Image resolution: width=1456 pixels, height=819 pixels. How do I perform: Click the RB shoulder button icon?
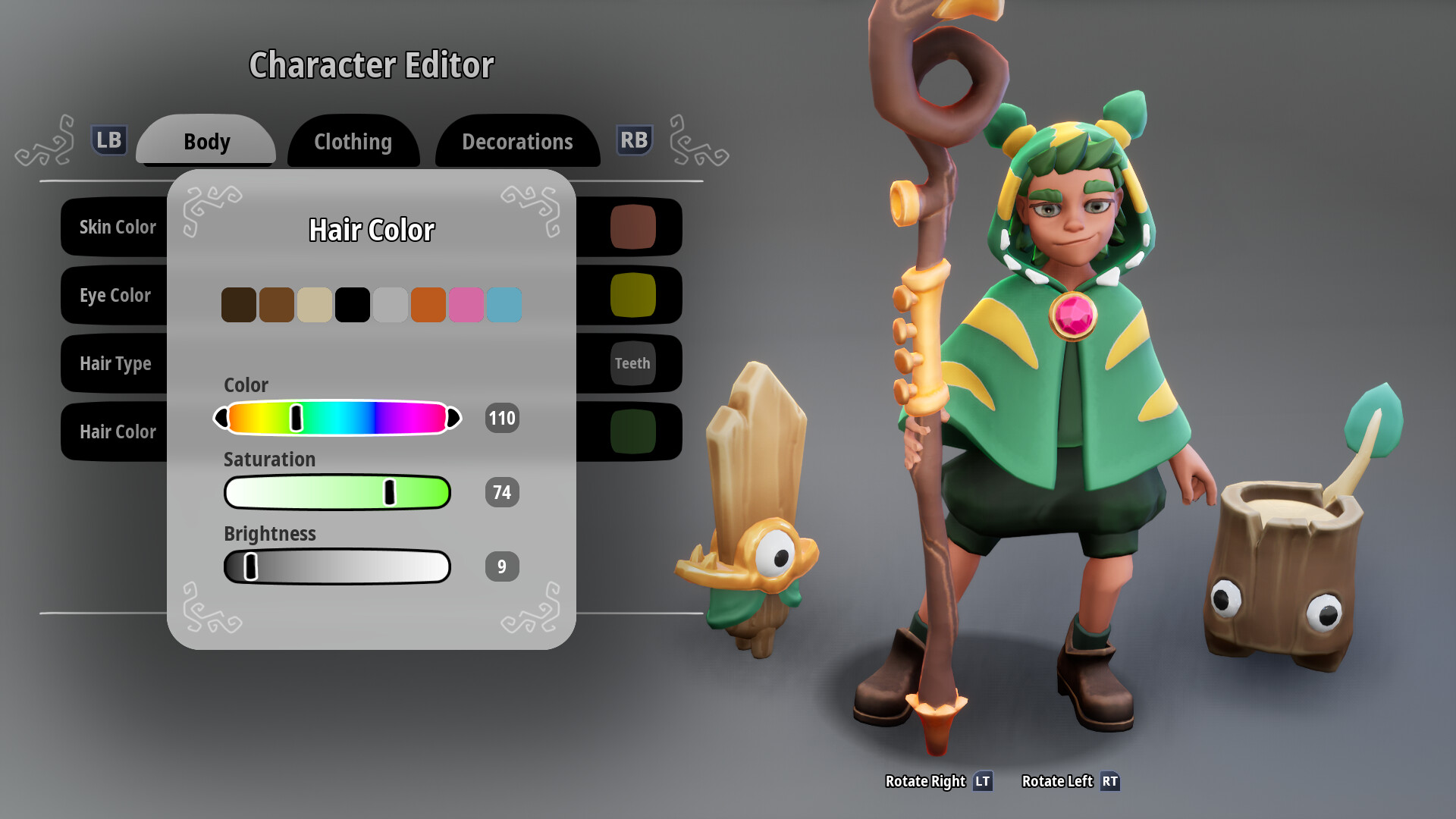click(x=634, y=140)
